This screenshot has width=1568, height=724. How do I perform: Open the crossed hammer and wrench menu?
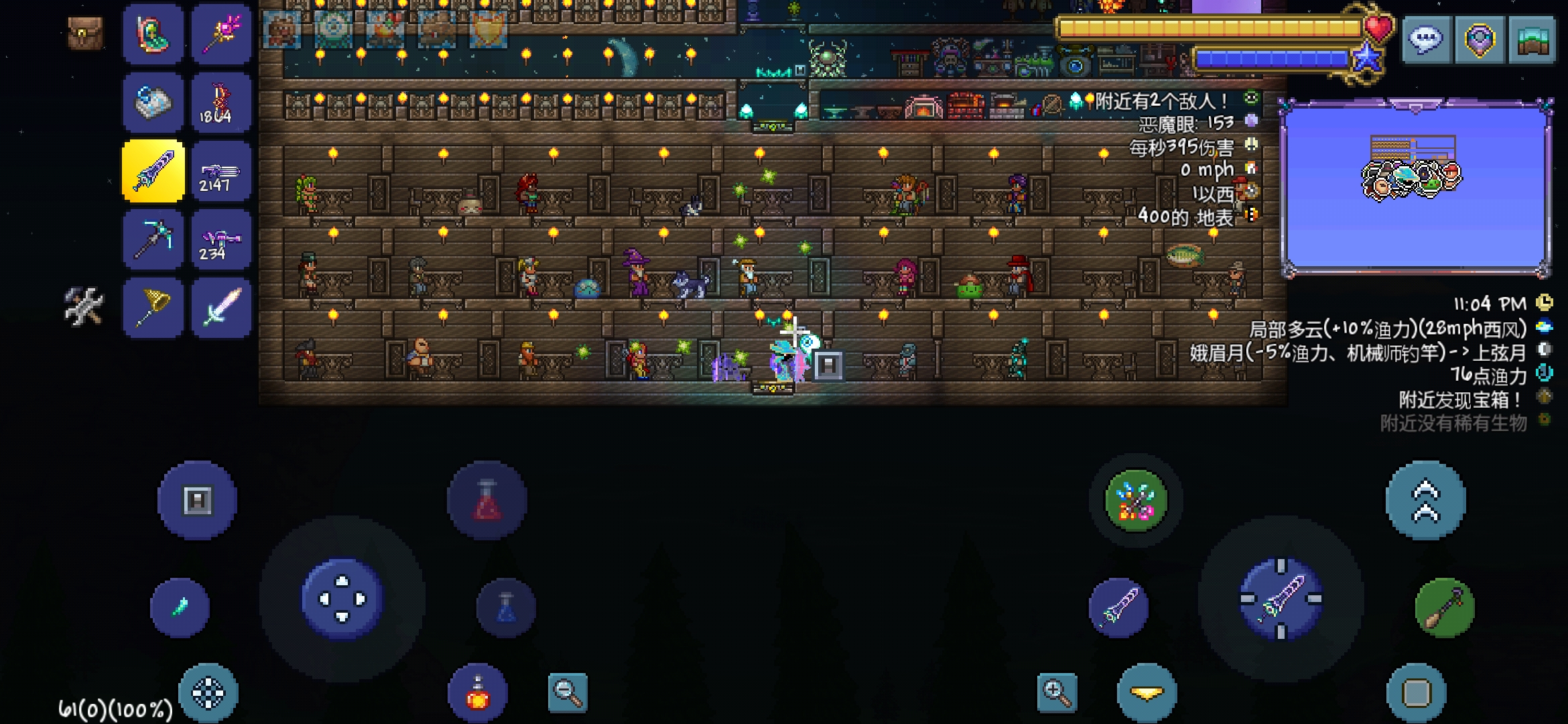[84, 307]
